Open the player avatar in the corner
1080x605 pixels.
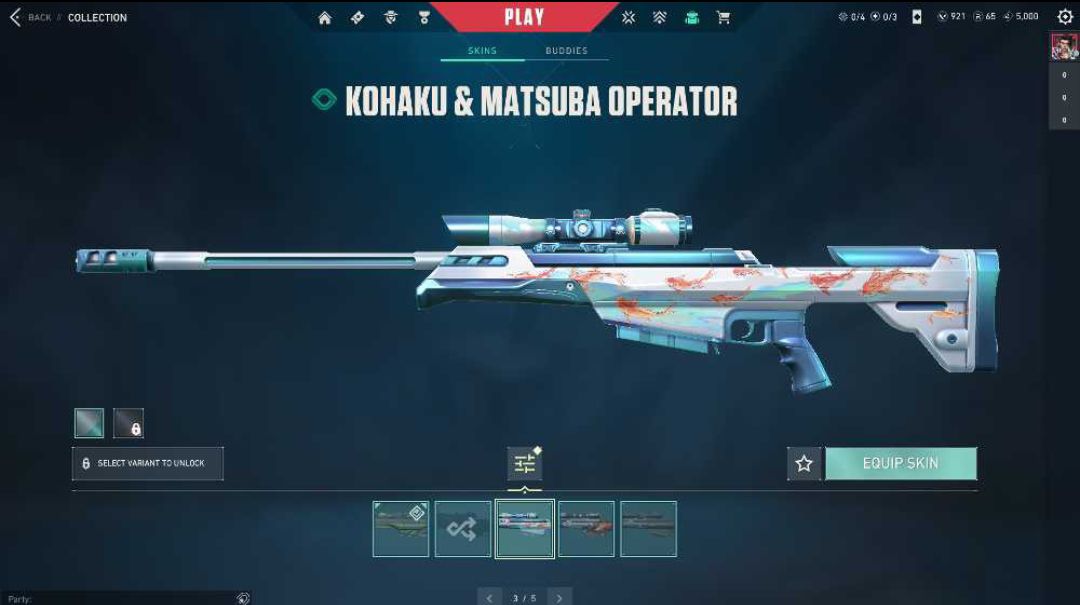1063,46
